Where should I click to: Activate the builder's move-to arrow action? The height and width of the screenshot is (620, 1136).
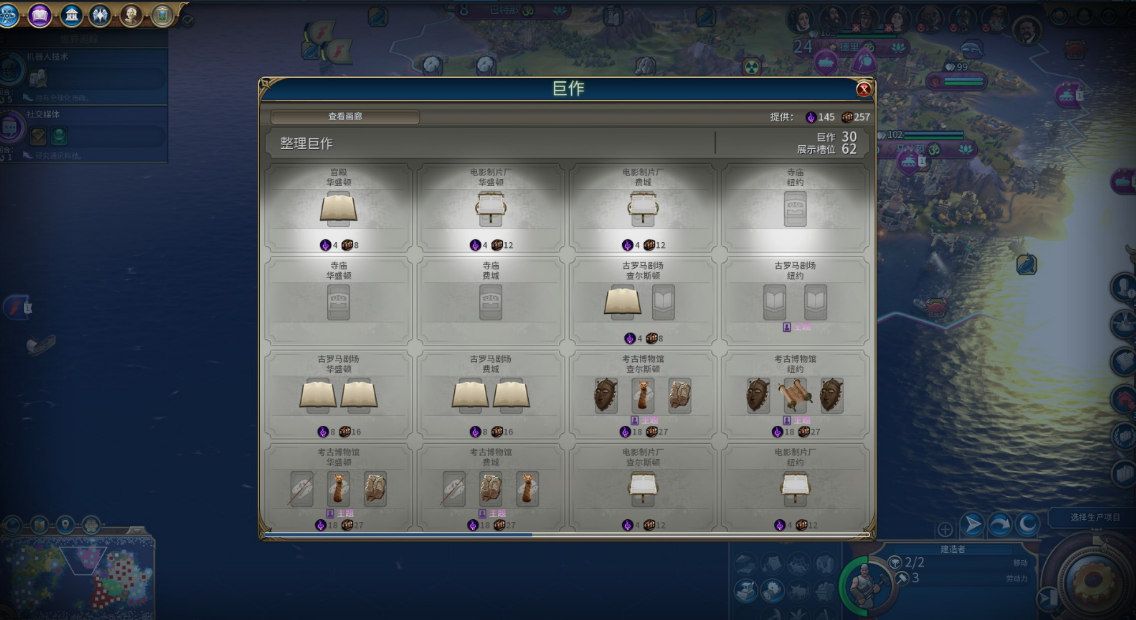(971, 524)
